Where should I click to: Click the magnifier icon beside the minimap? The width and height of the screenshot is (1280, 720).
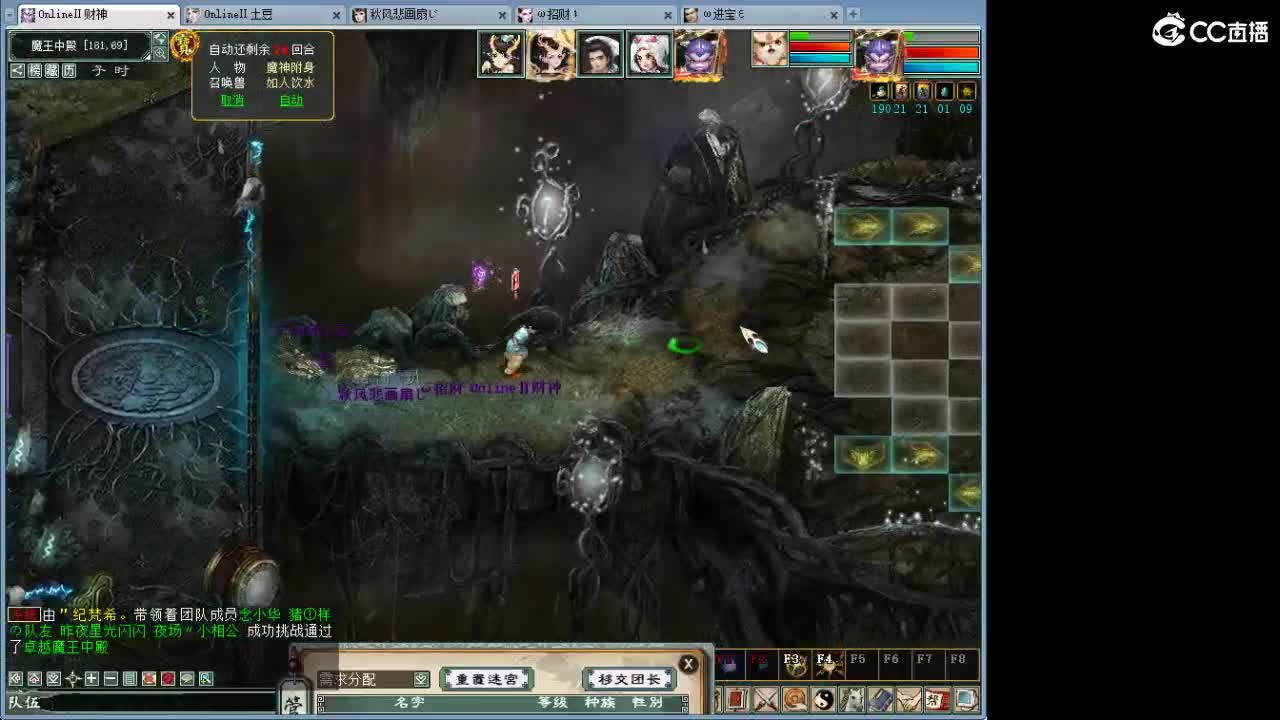[160, 54]
